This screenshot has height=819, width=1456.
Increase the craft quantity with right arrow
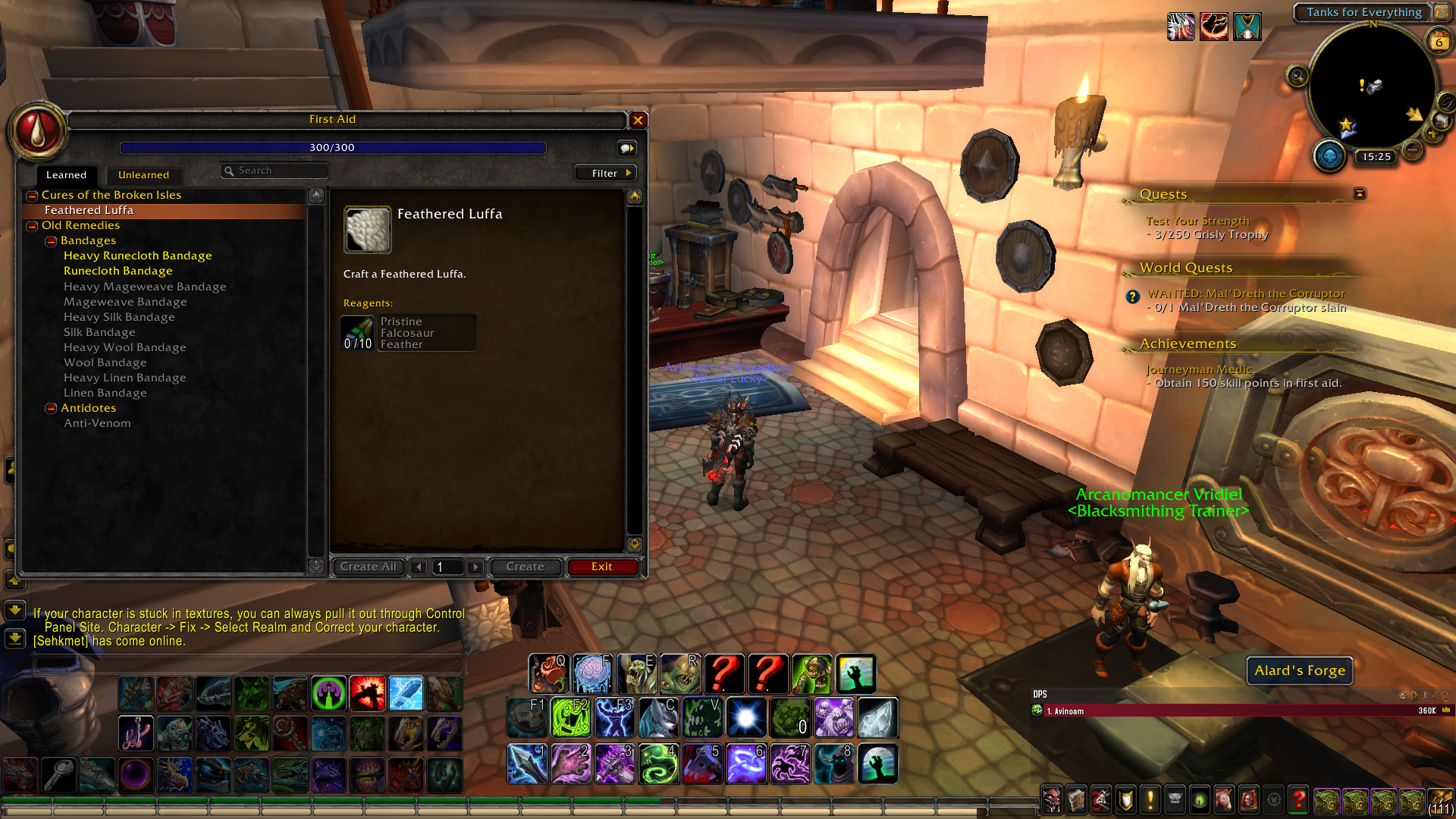[x=475, y=566]
